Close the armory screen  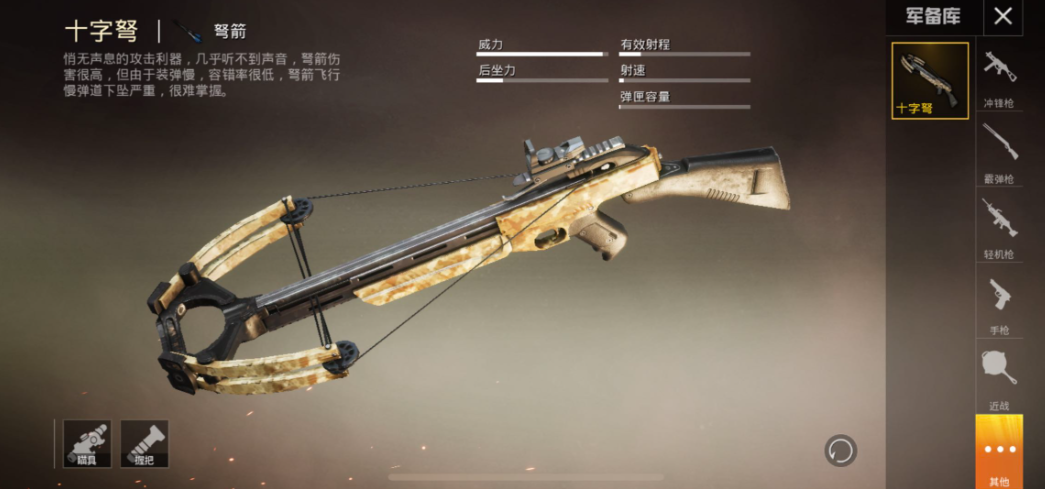(x=1003, y=16)
